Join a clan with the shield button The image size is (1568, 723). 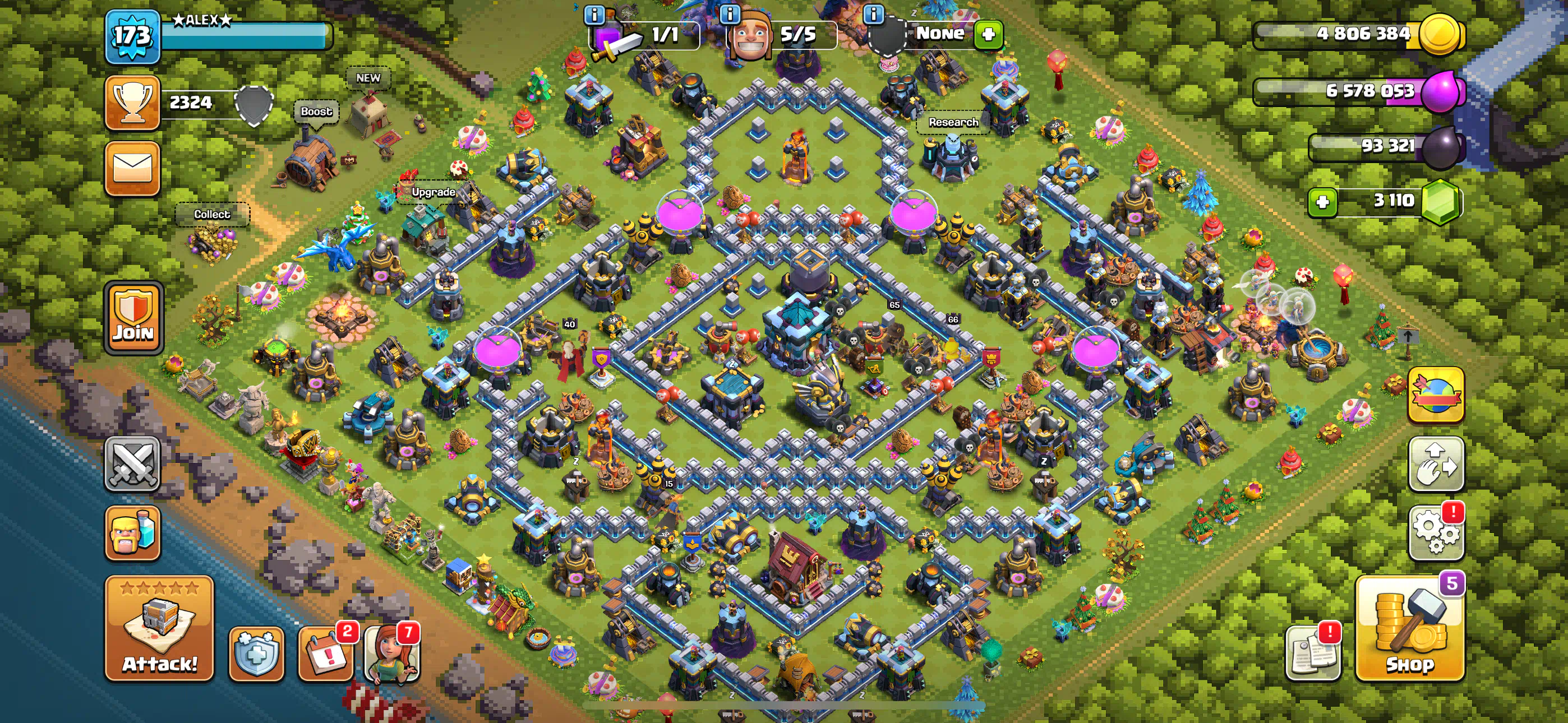click(x=133, y=318)
